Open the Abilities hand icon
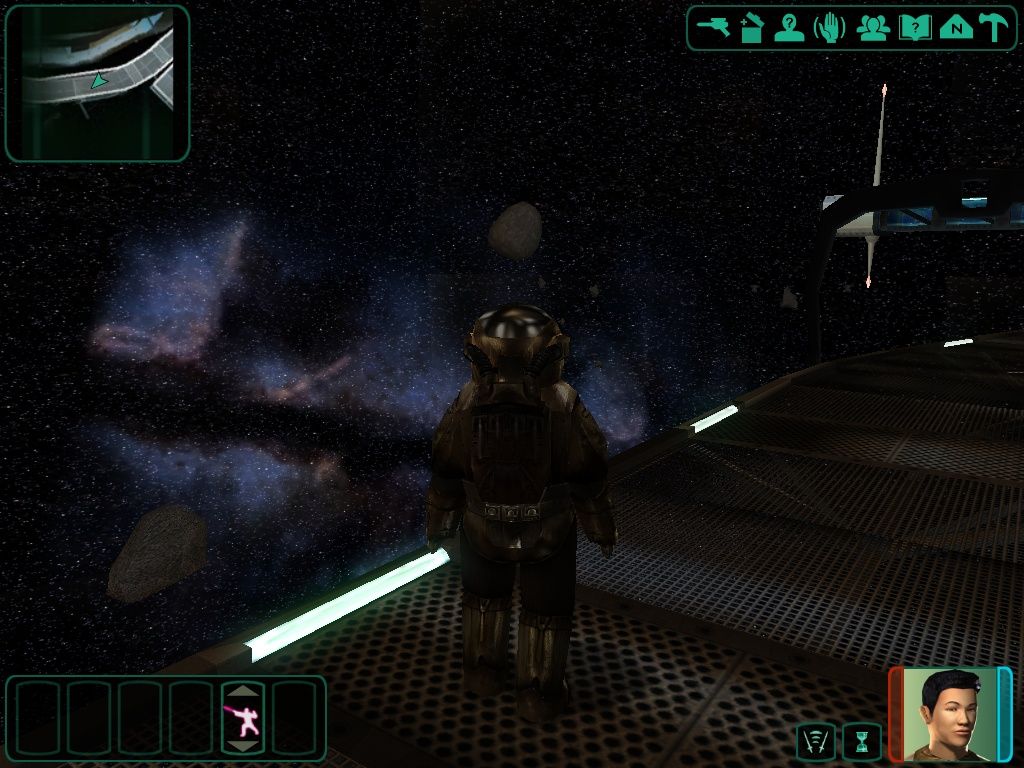Viewport: 1024px width, 768px height. point(830,28)
